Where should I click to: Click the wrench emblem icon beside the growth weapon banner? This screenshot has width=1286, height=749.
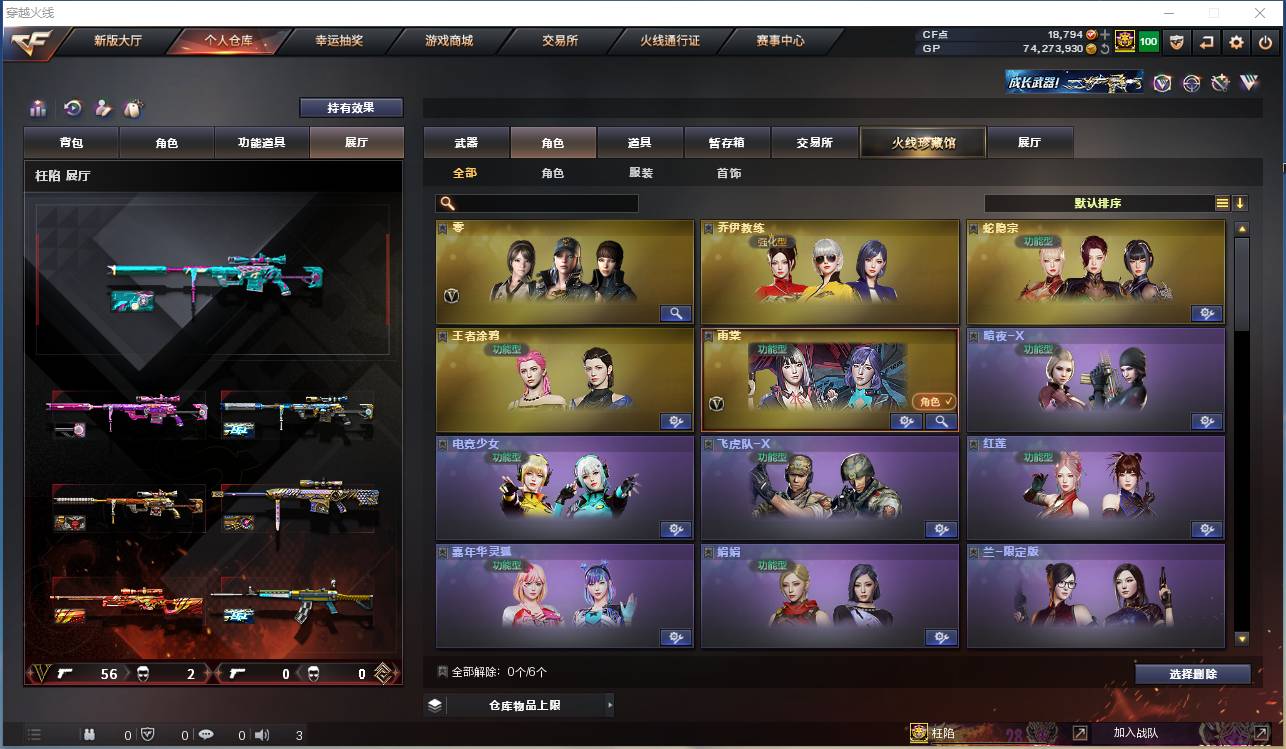click(1220, 83)
